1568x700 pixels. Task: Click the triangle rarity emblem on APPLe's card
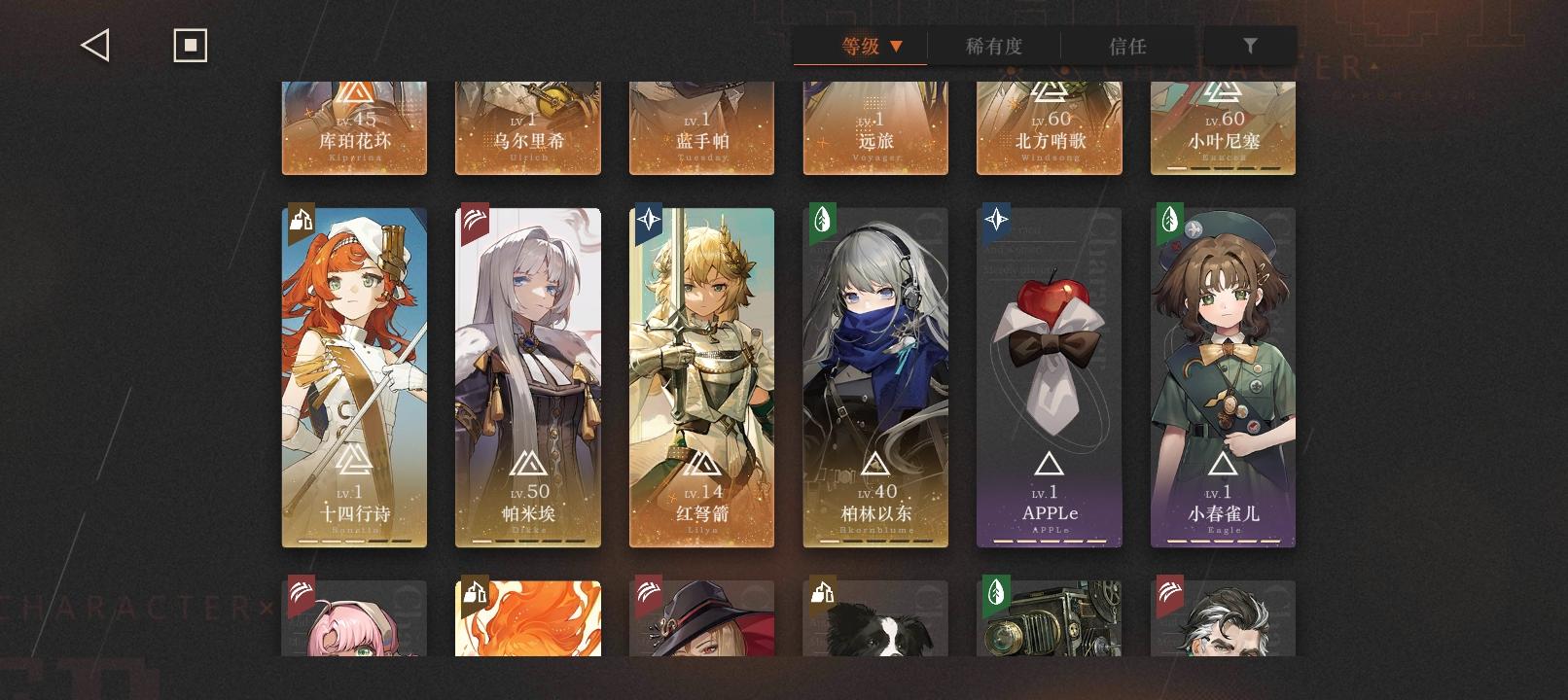pyautogui.click(x=1049, y=464)
